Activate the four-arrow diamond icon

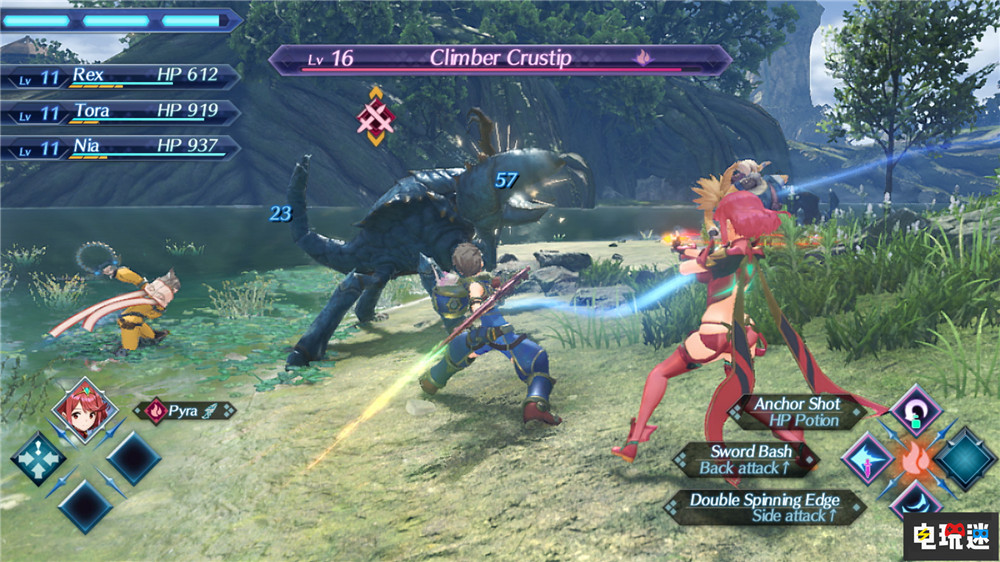[37, 458]
